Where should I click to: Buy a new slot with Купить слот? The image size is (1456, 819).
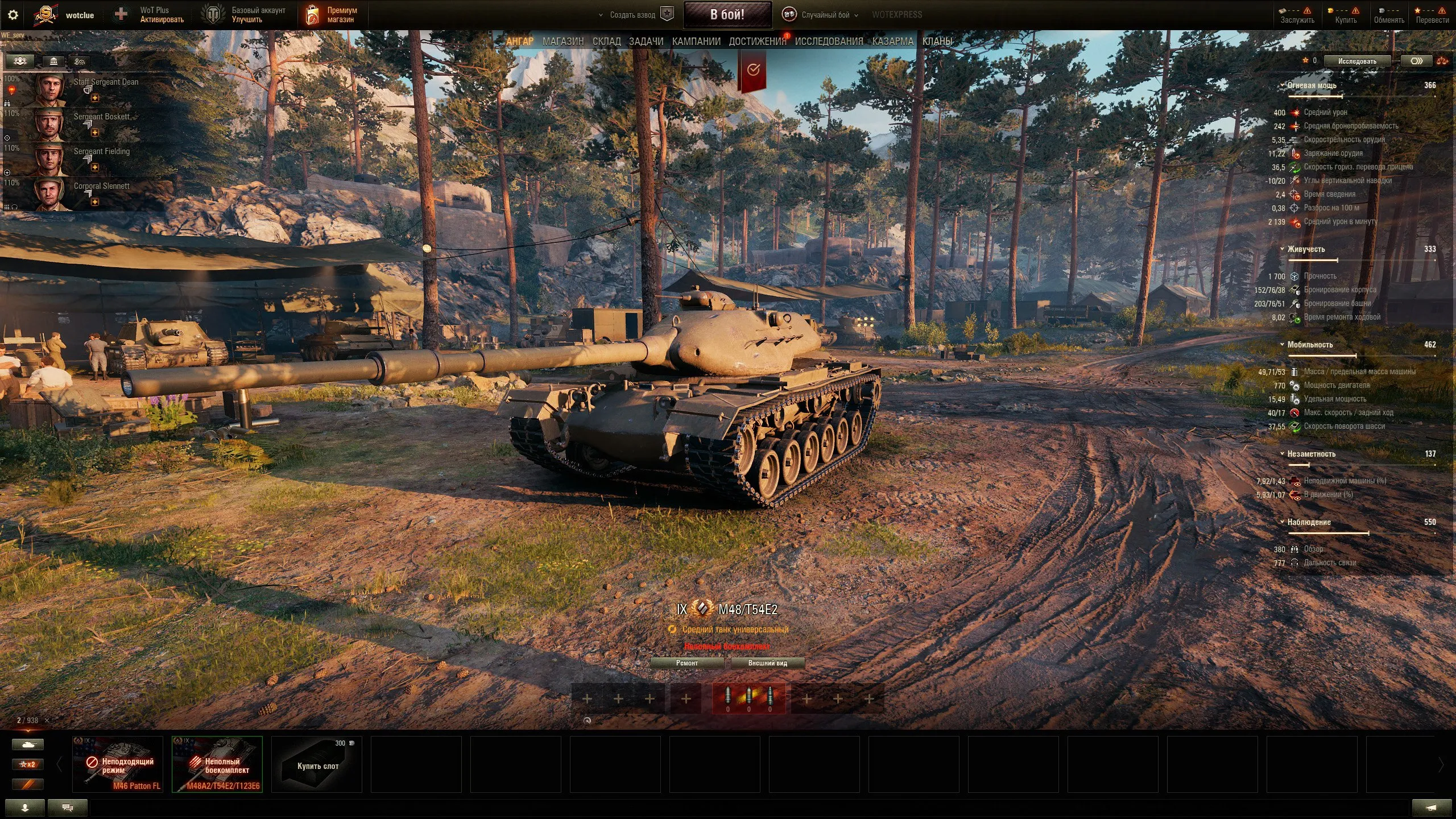(317, 764)
